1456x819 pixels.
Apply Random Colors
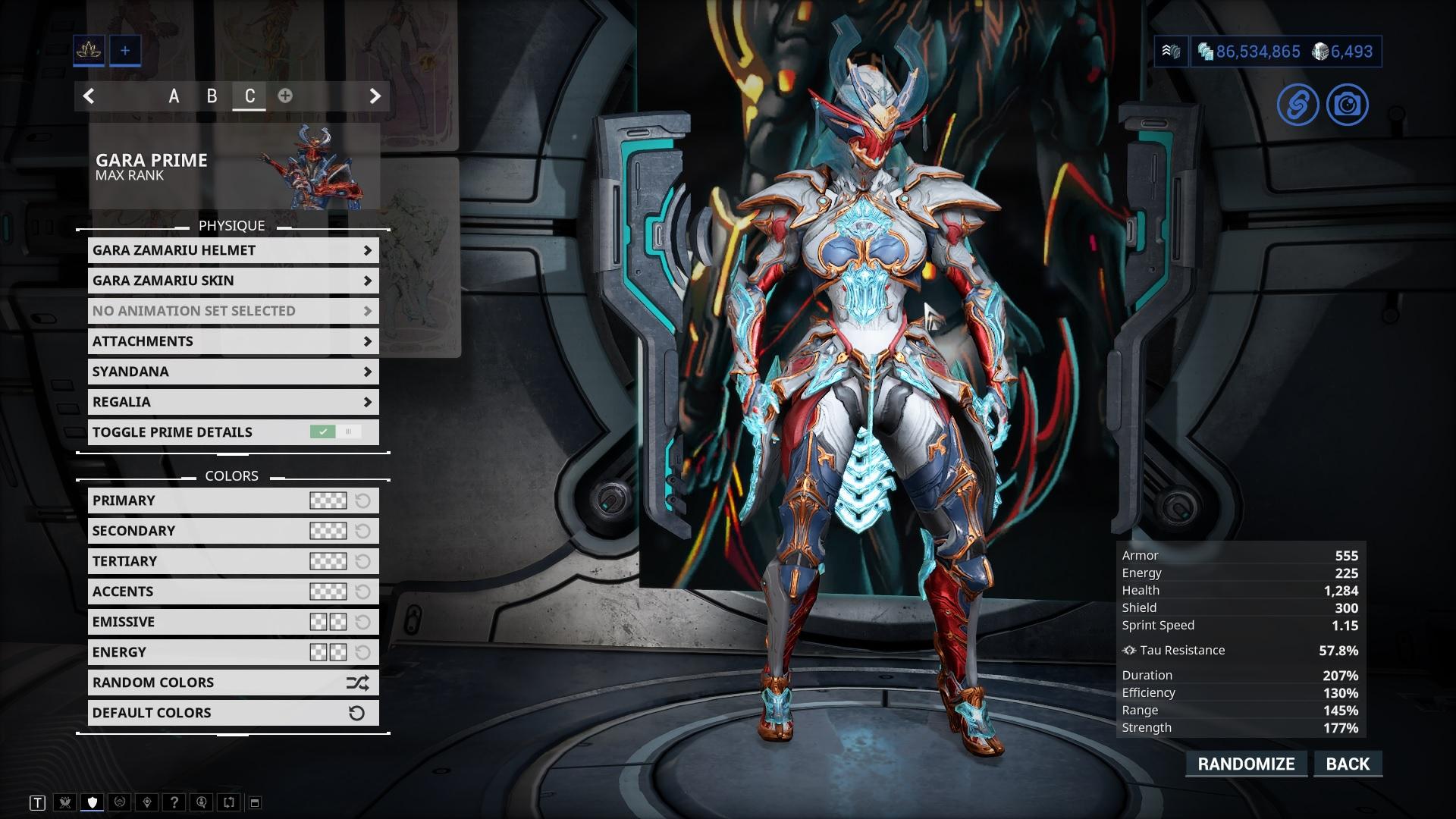pos(233,682)
